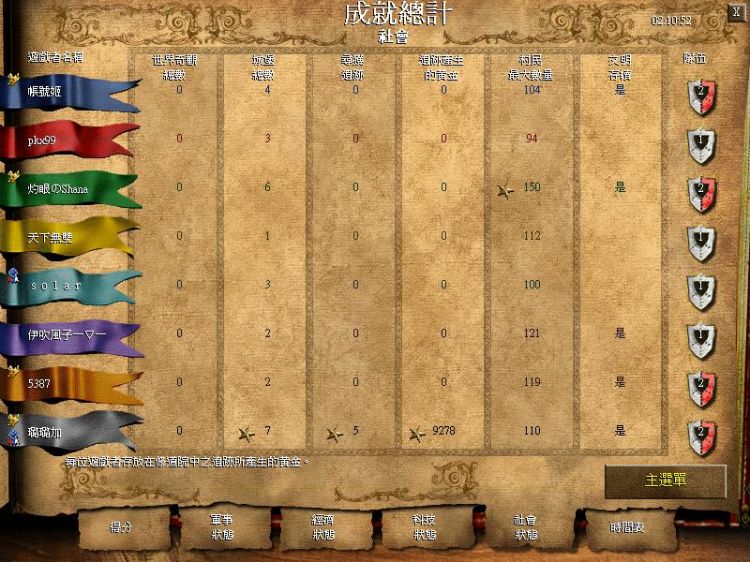Select player pkx99's red banner
Screen dimensions: 750x562
[65, 140]
